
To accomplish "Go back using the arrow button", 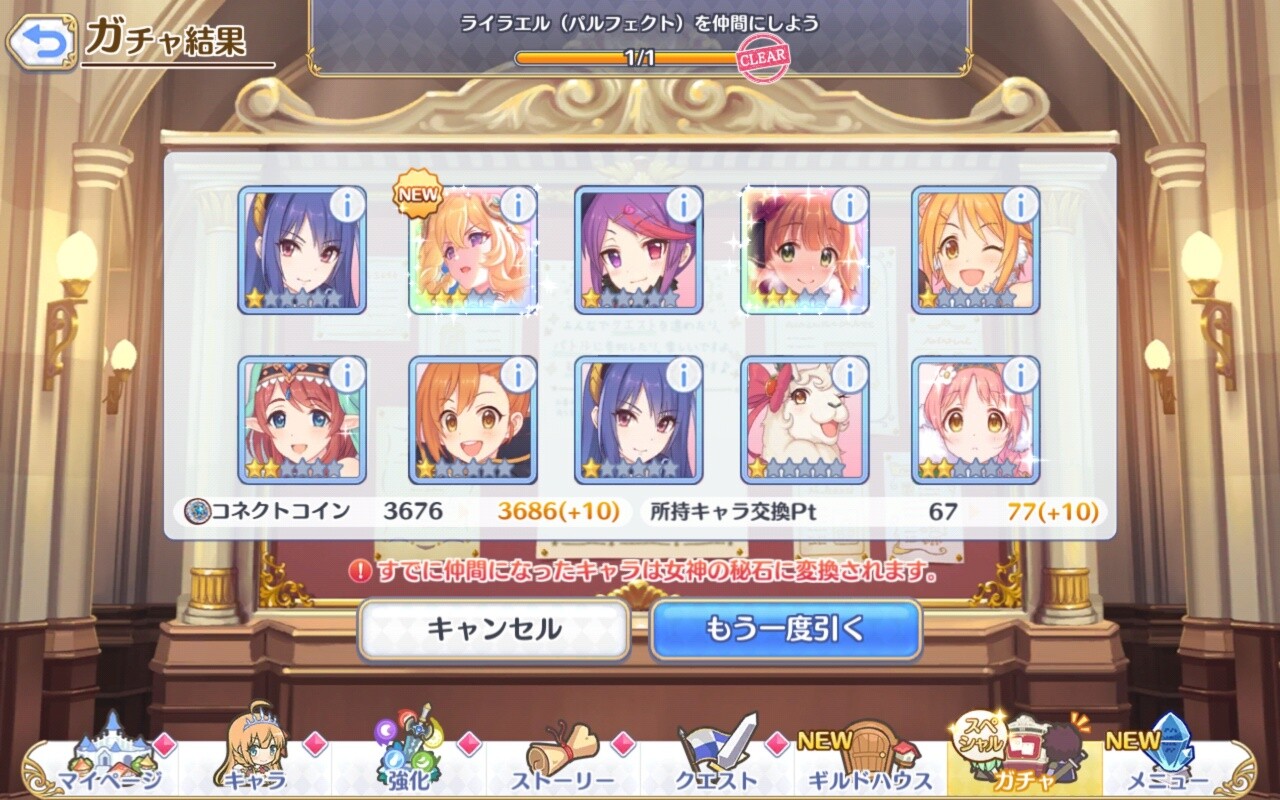I will tap(41, 41).
